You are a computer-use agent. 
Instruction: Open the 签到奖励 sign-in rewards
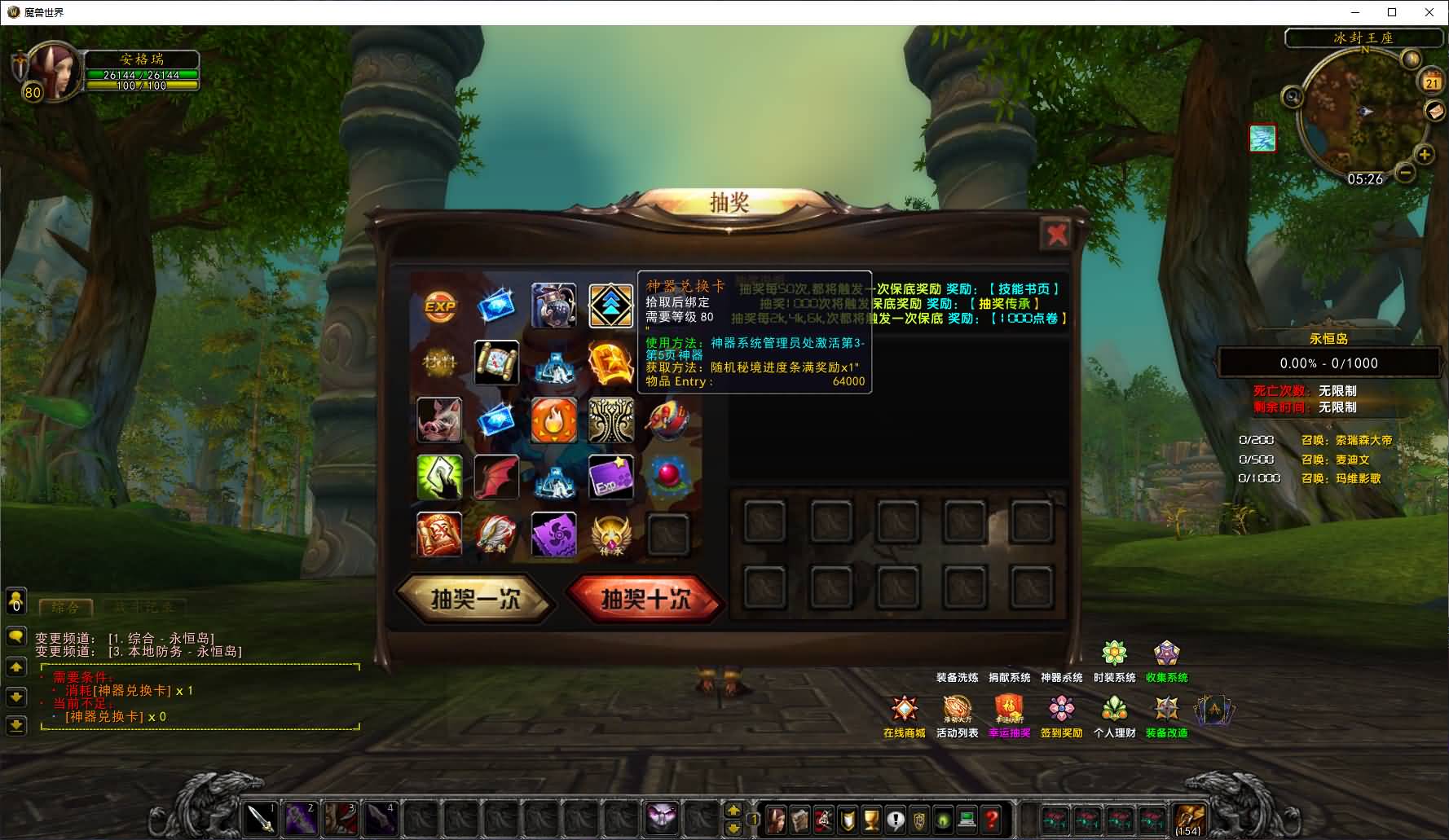point(1061,710)
